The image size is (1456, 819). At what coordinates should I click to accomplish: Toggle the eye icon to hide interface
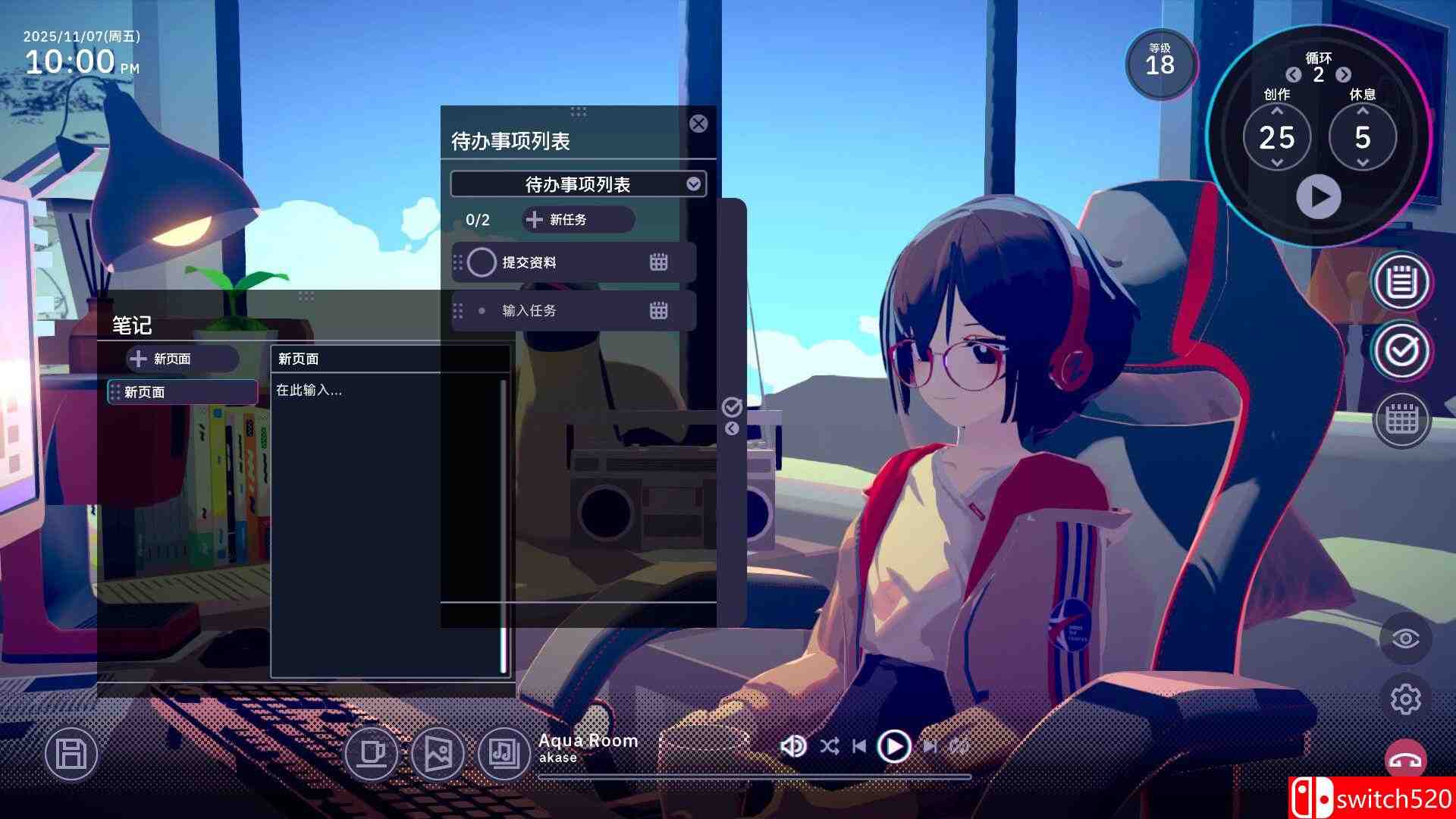(x=1407, y=640)
